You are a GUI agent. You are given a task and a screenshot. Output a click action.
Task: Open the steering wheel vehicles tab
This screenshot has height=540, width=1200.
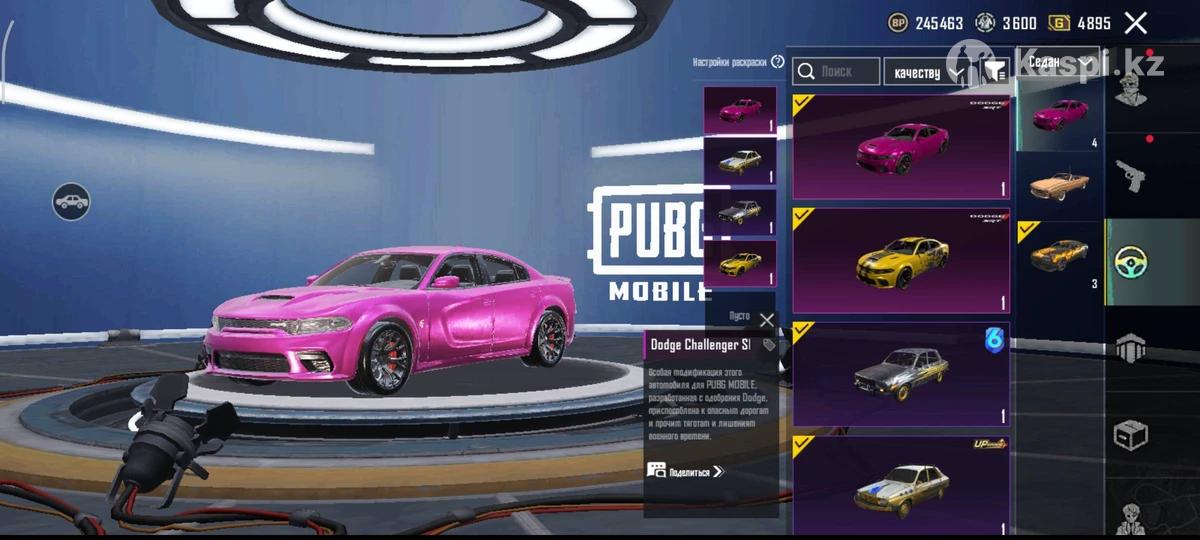click(x=1131, y=262)
